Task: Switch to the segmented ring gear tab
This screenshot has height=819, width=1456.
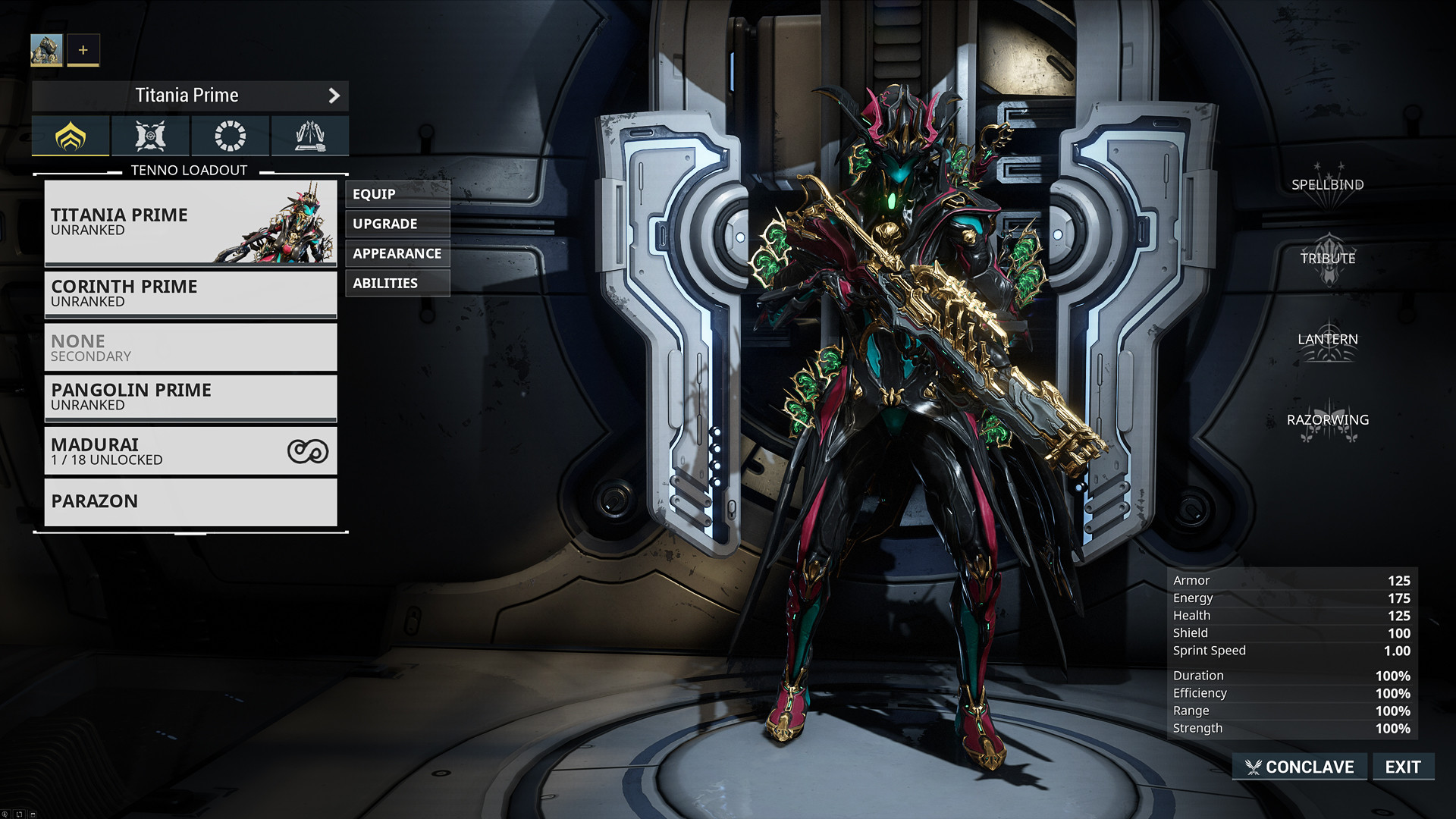Action: [230, 136]
